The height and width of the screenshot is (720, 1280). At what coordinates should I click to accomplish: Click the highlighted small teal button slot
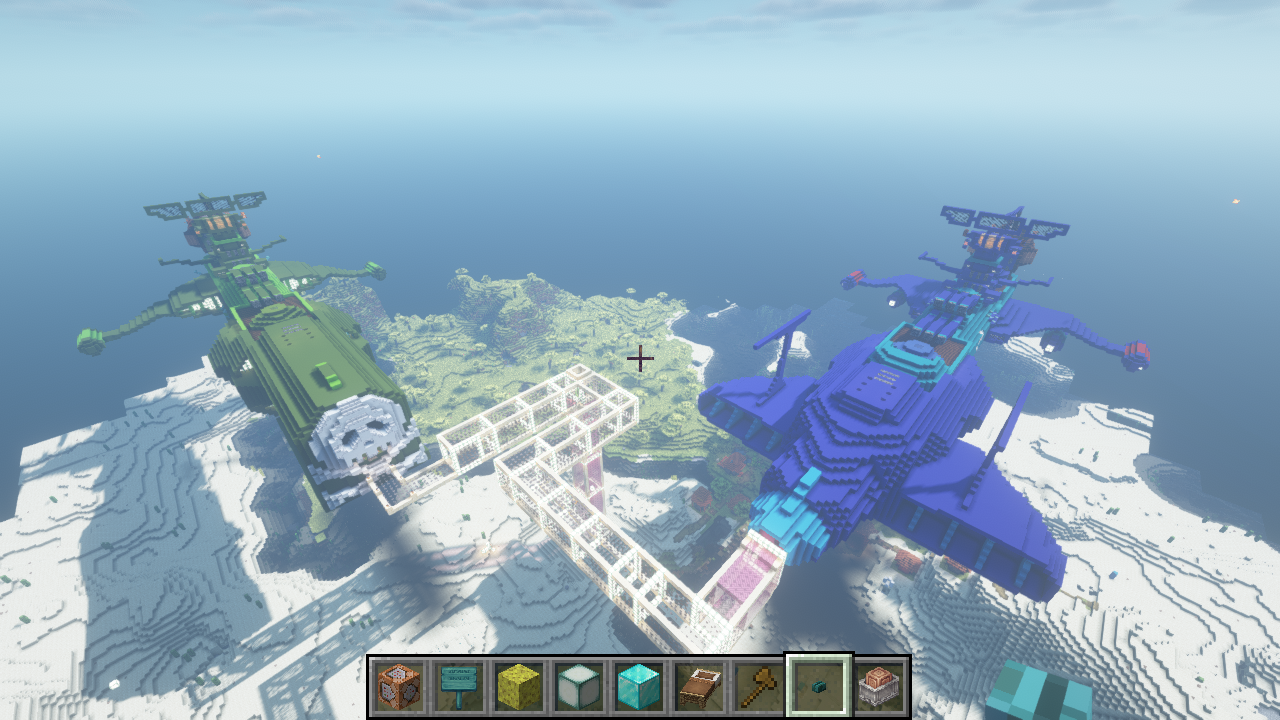(x=819, y=686)
